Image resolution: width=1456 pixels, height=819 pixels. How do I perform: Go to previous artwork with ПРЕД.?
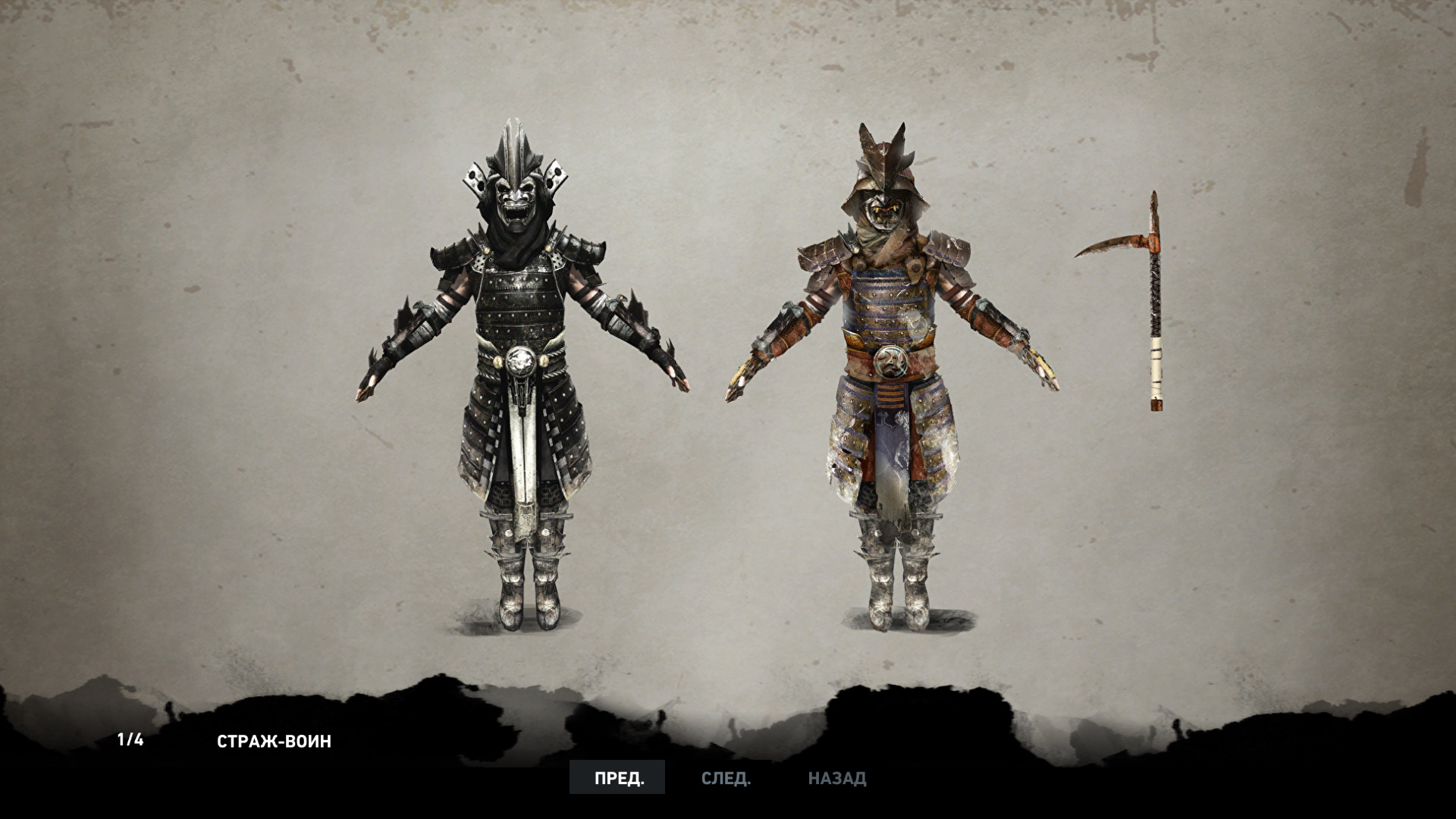(617, 778)
